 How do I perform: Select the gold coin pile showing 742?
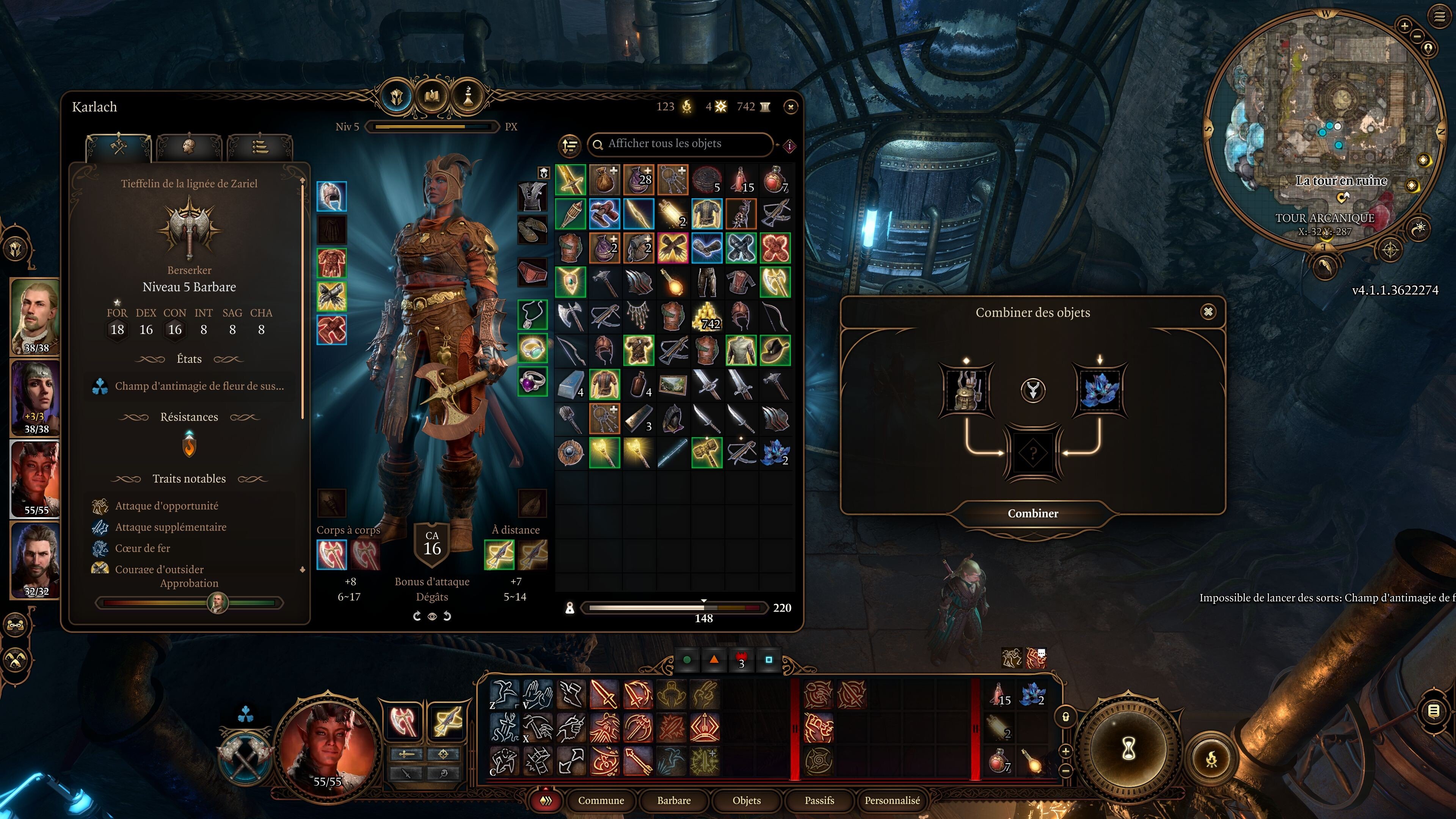(x=706, y=317)
